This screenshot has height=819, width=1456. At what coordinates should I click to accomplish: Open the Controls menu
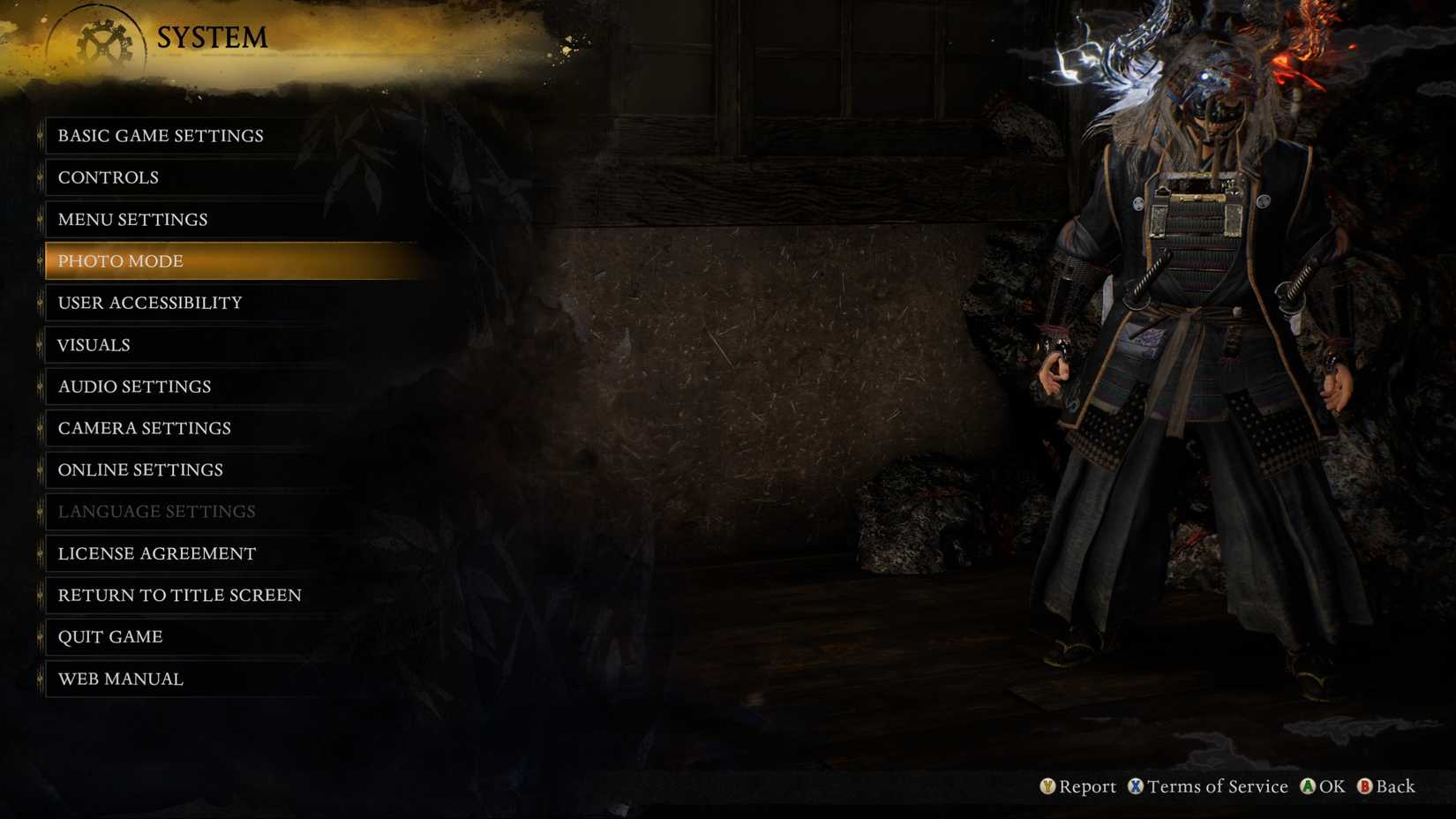click(x=107, y=177)
